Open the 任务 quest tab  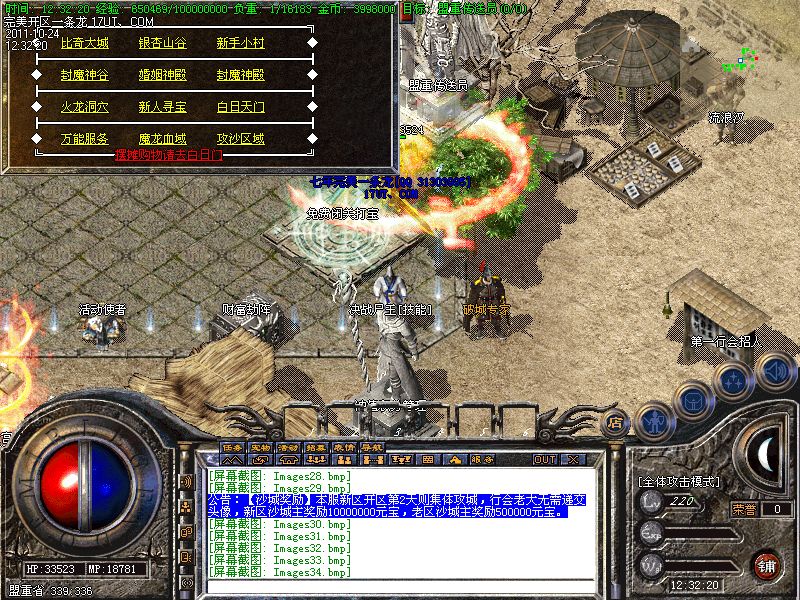pos(233,446)
